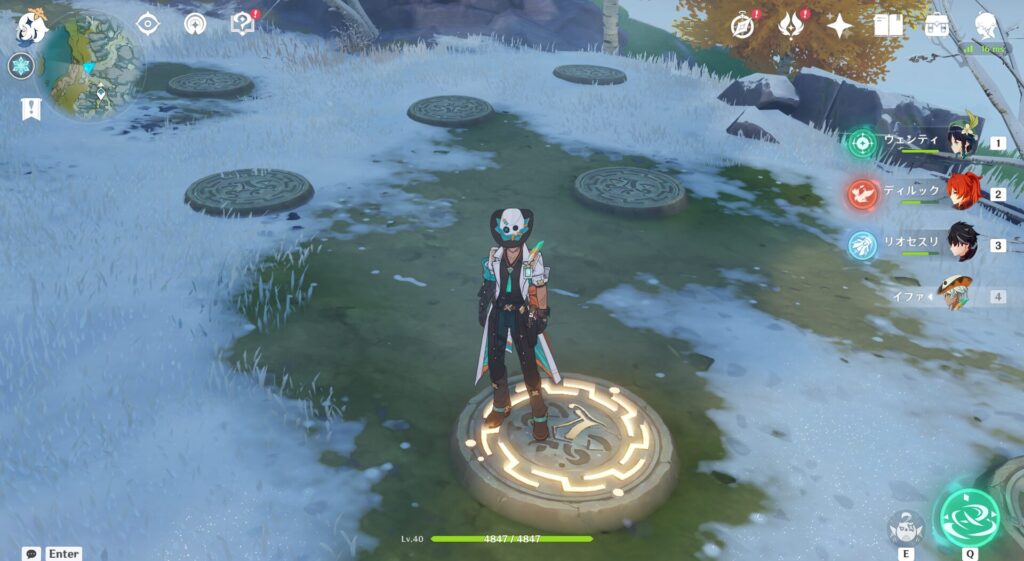
Task: Switch to party member リオセスリ
Action: click(x=960, y=244)
